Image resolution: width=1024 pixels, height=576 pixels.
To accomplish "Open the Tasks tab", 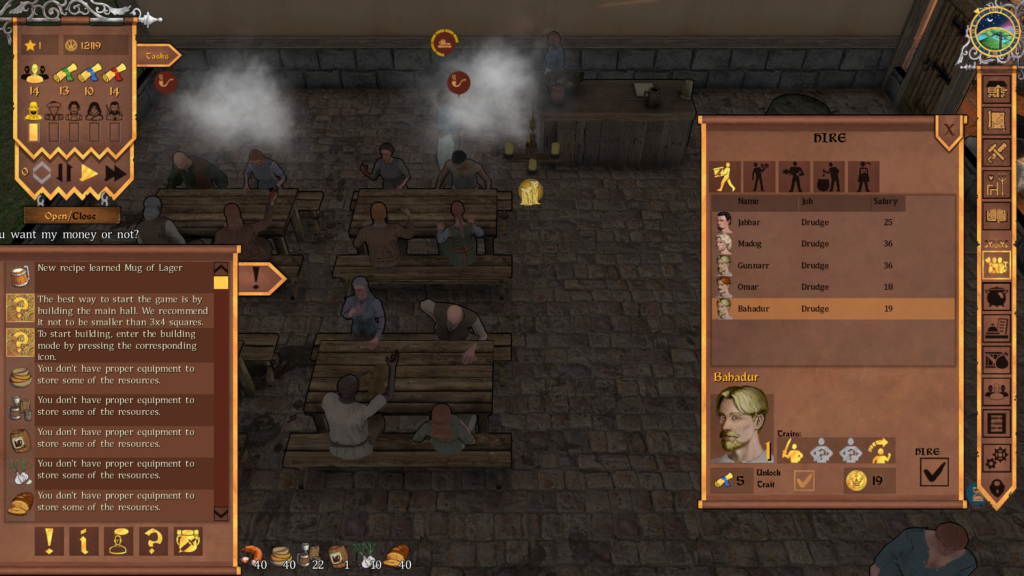I will [156, 56].
